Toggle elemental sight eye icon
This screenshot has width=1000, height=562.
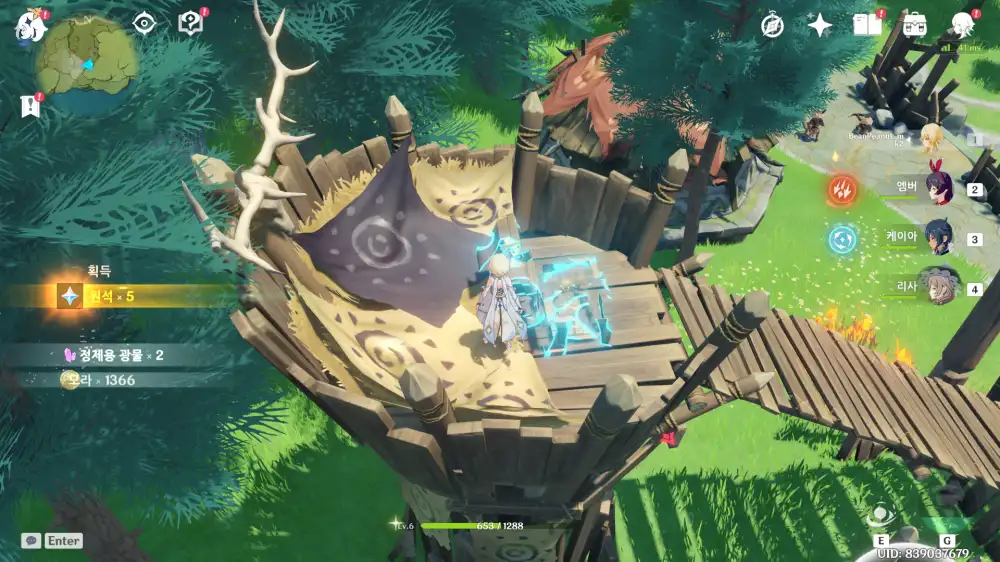145,23
